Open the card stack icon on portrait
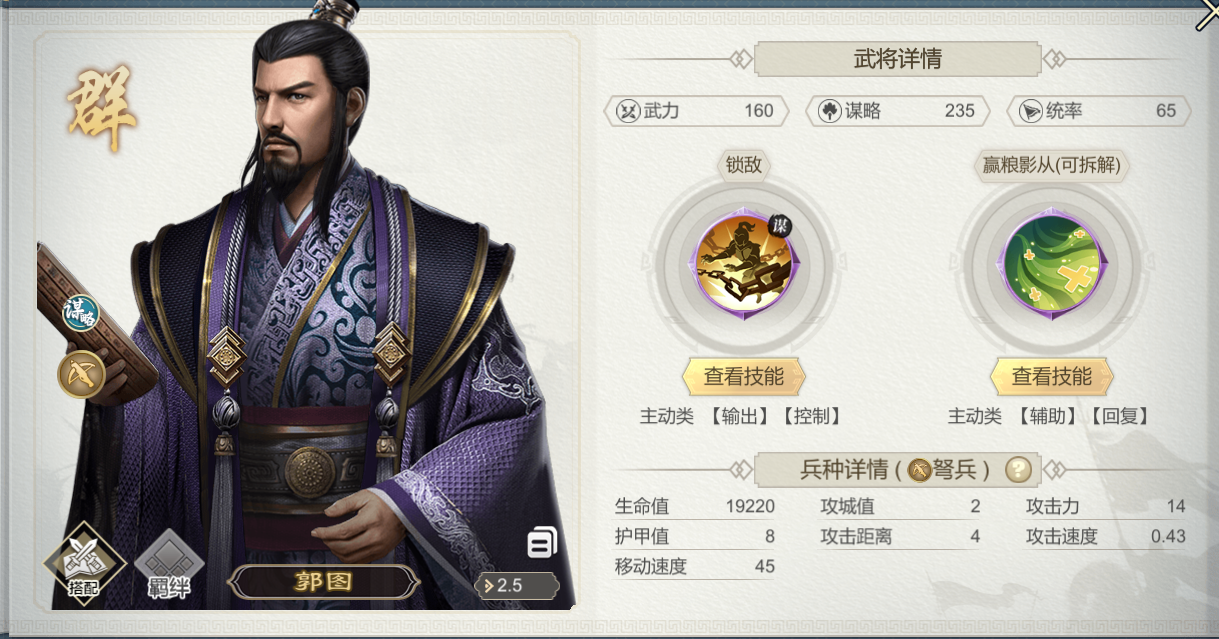The image size is (1219, 639). click(x=541, y=543)
